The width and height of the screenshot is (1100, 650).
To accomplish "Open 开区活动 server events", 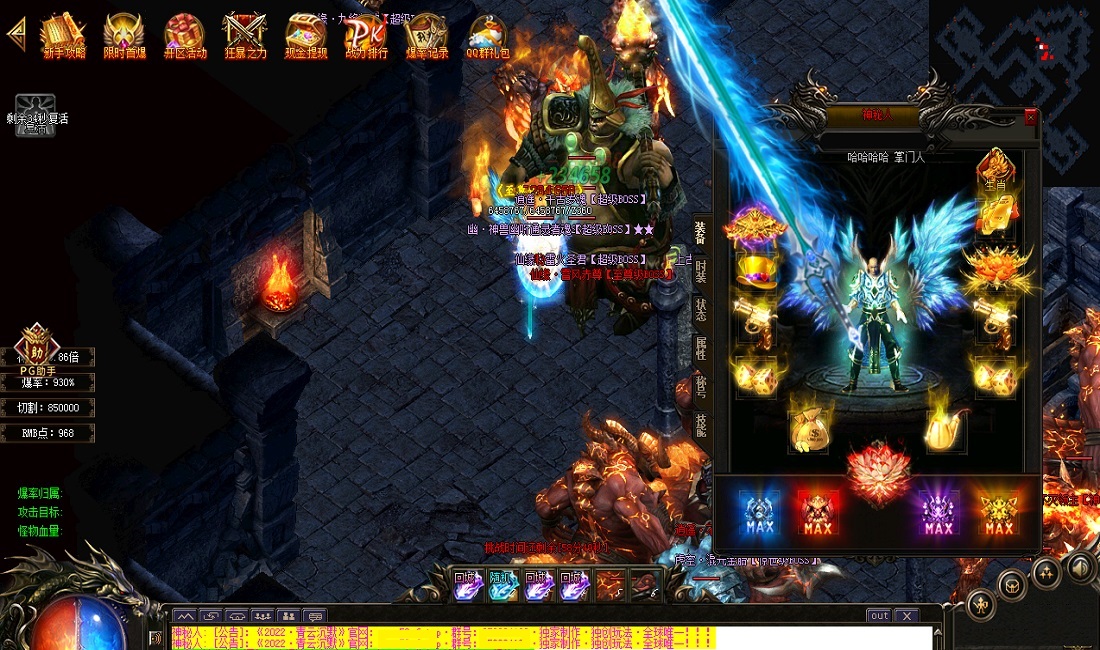I will [184, 36].
